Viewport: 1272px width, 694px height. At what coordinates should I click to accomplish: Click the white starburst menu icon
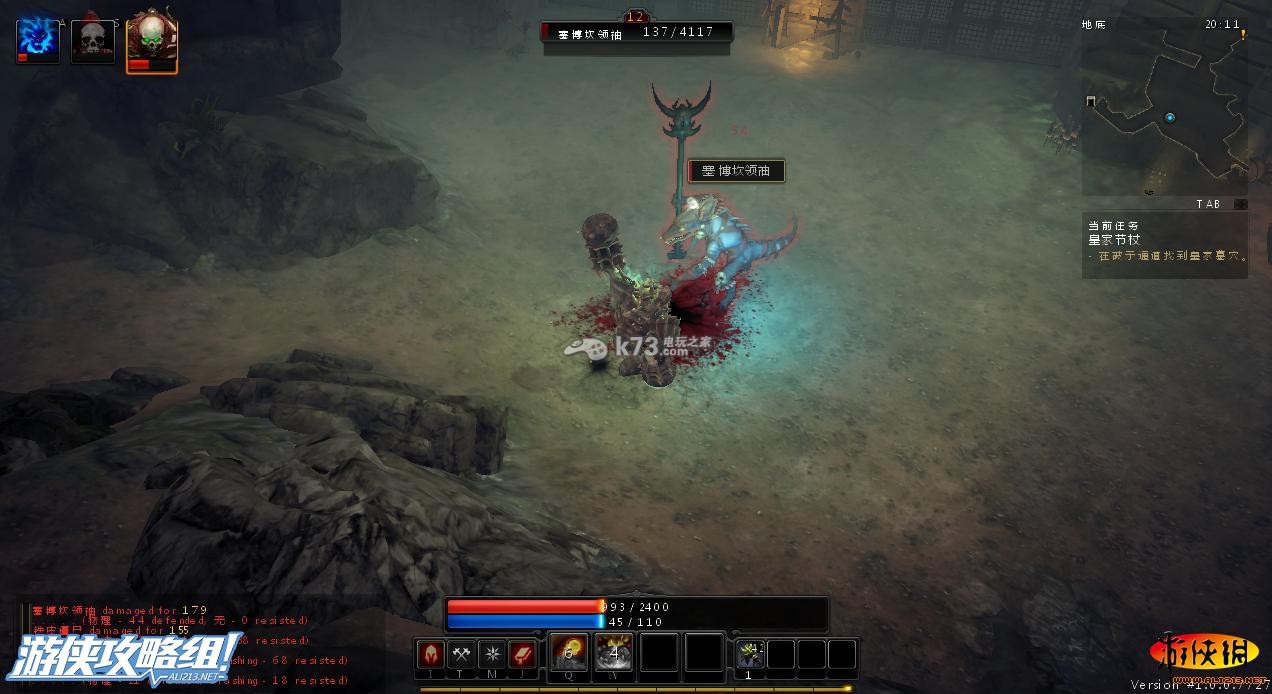(x=492, y=655)
